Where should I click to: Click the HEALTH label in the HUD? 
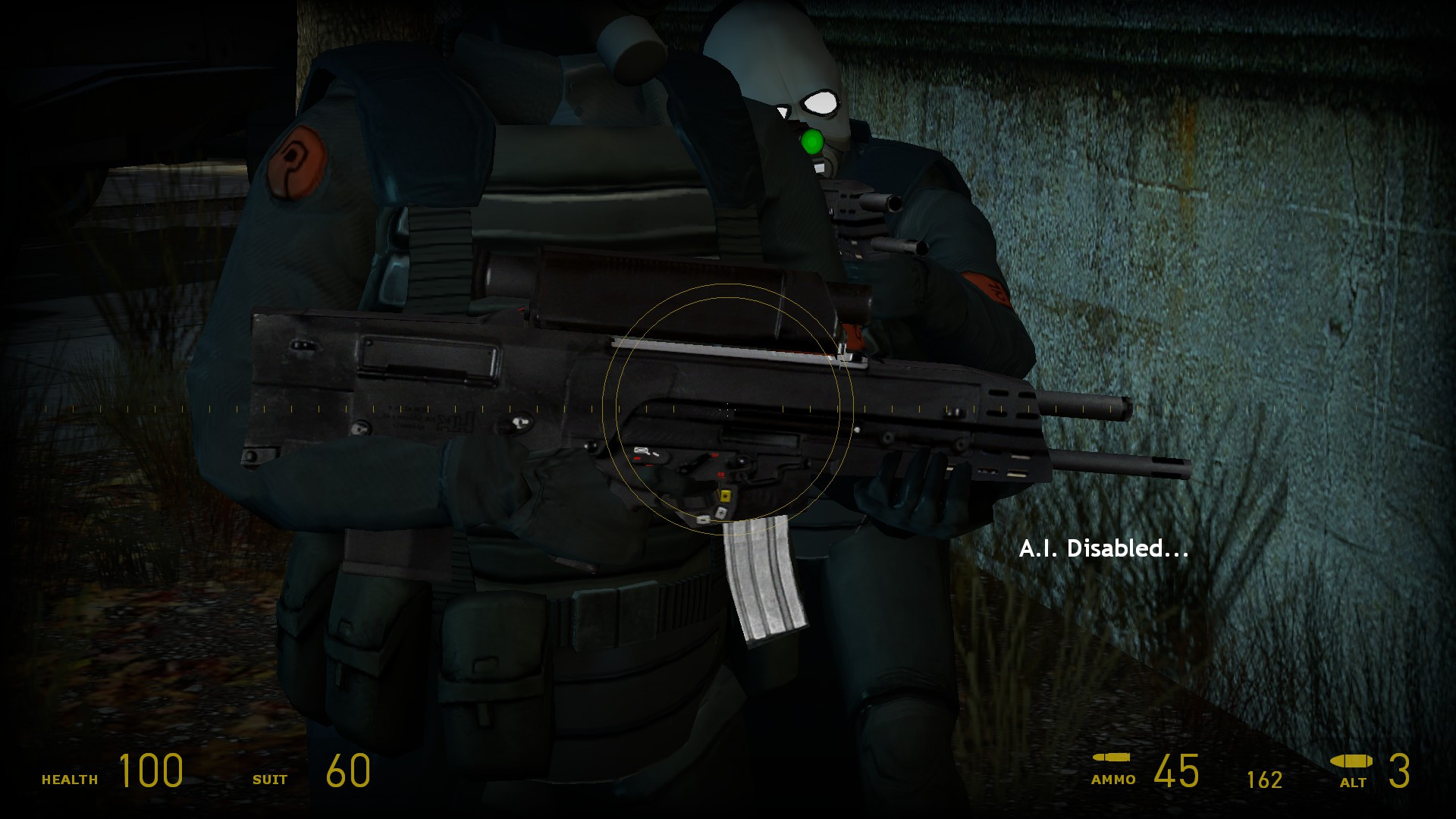[x=70, y=778]
